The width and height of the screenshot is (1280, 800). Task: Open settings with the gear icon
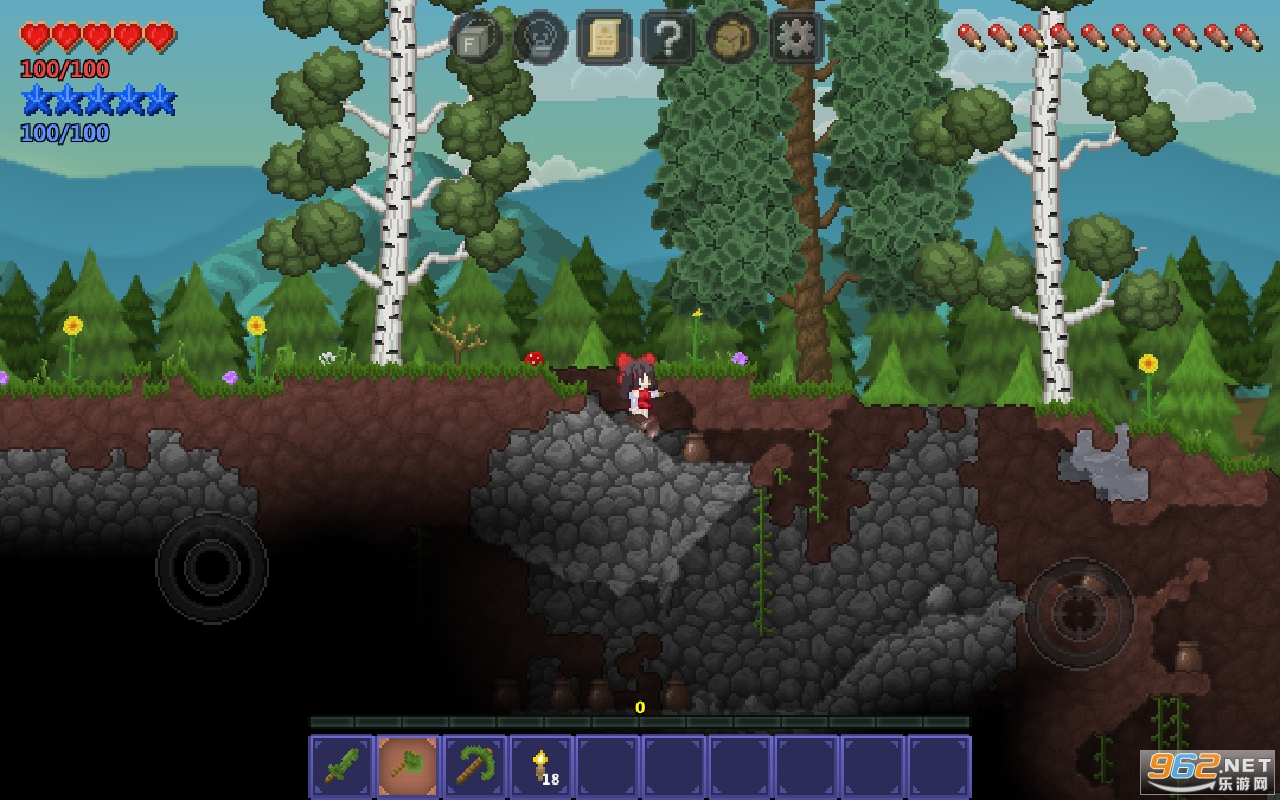(x=796, y=39)
